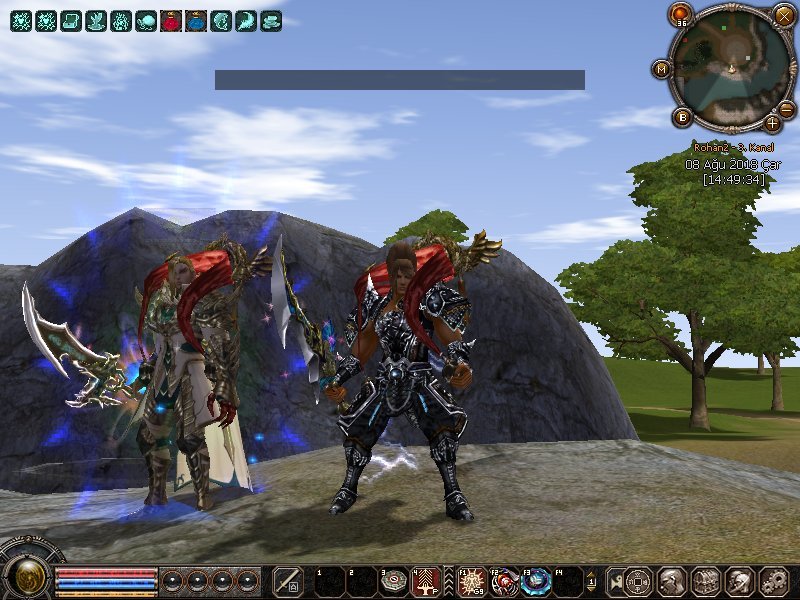Select the sword attack mode button
800x600 pixels.
pos(288,581)
